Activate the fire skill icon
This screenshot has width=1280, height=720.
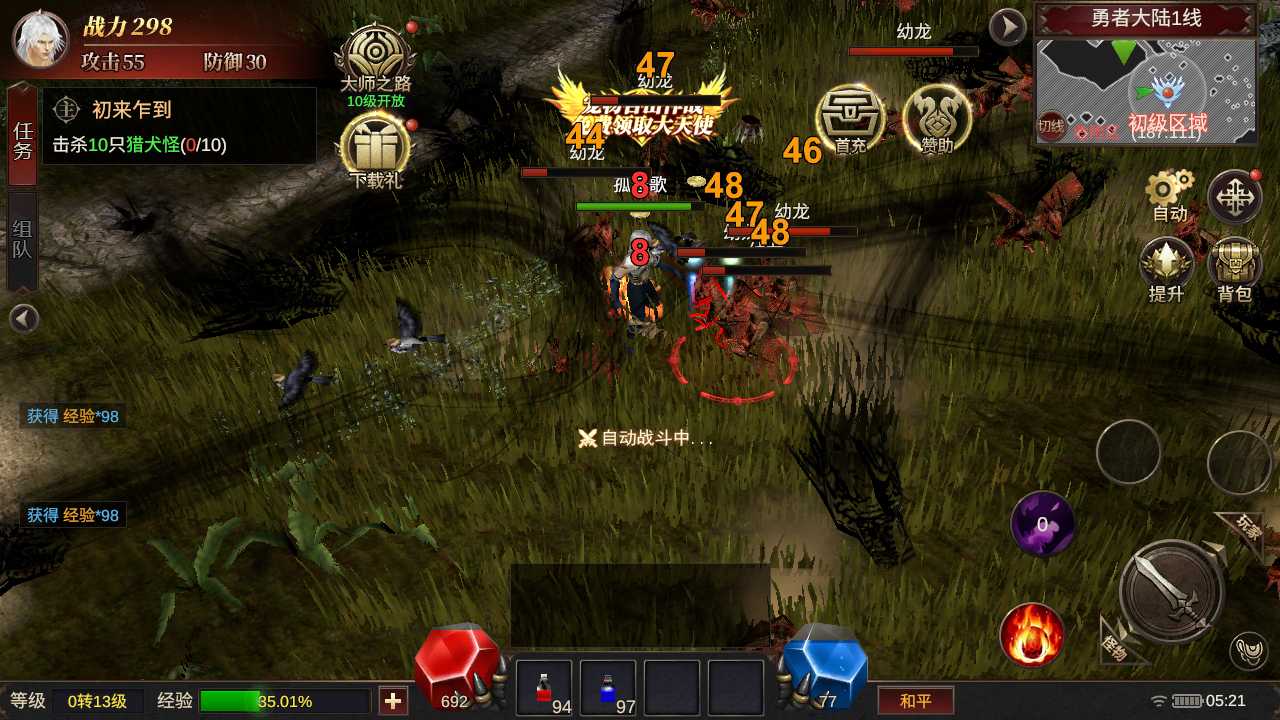coord(1031,635)
